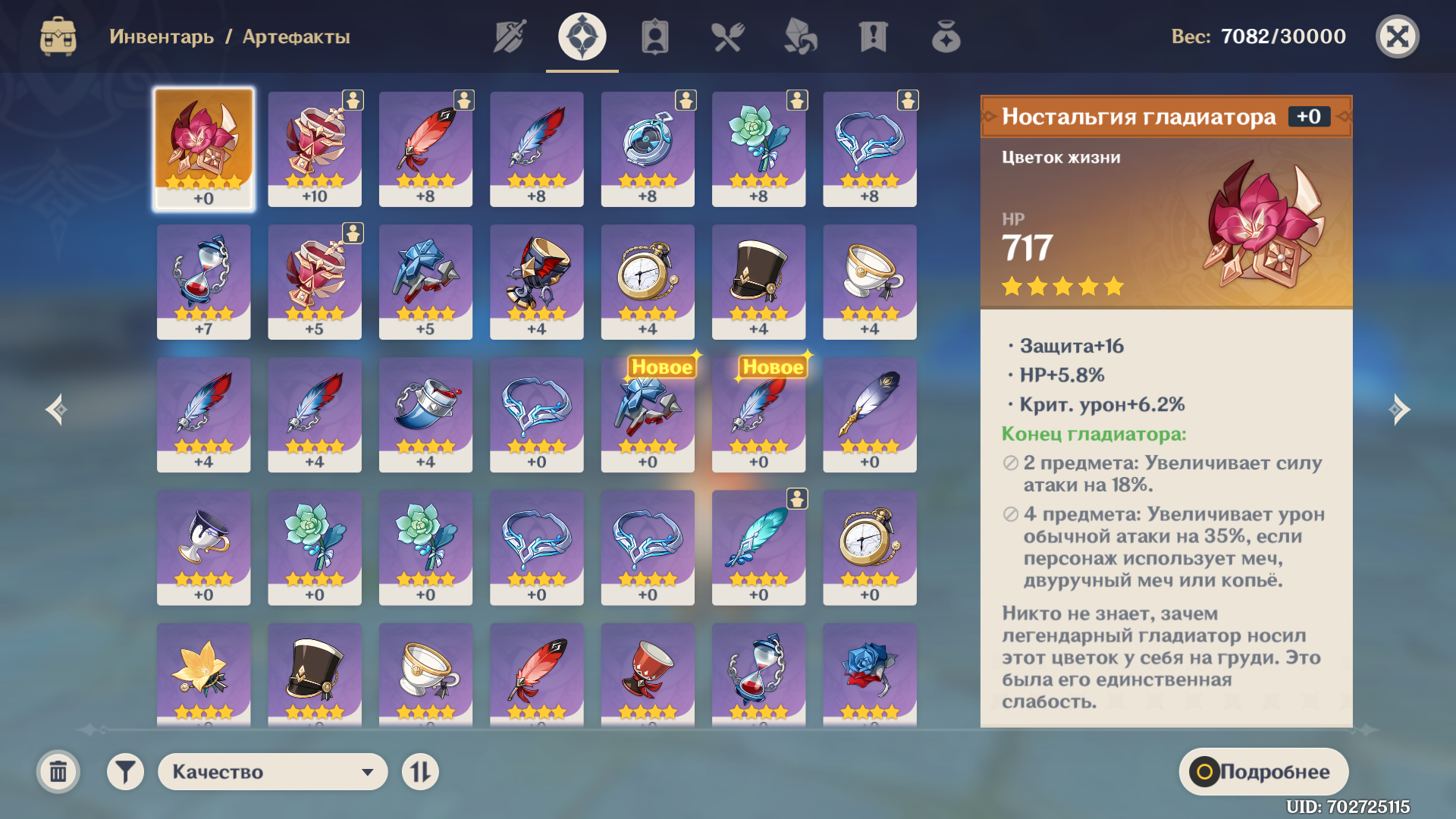Open the precious items tab

pyautogui.click(x=946, y=36)
